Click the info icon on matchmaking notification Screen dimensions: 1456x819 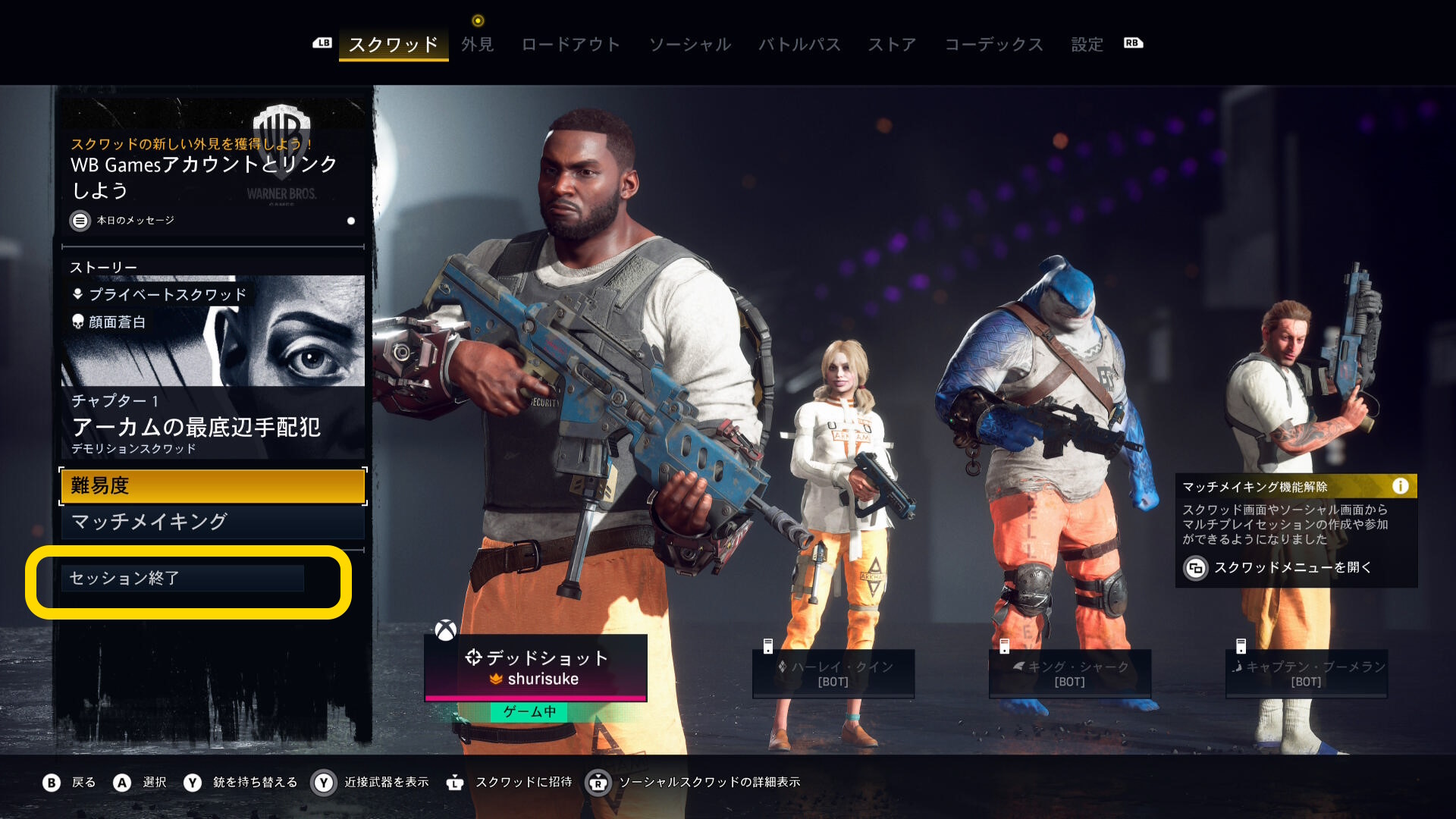pyautogui.click(x=1400, y=486)
